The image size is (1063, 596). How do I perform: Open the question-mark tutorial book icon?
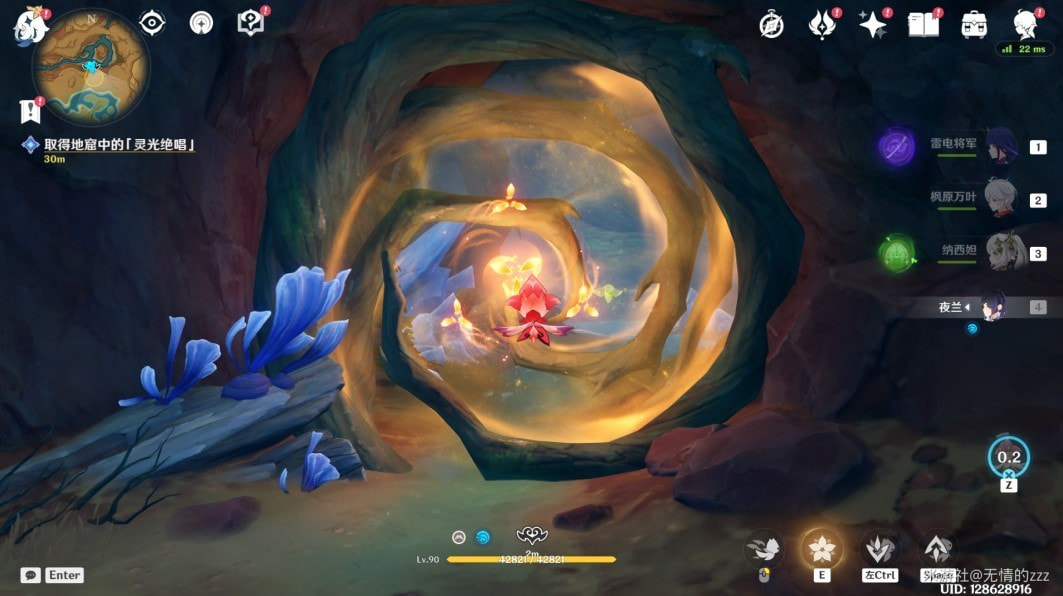(250, 23)
